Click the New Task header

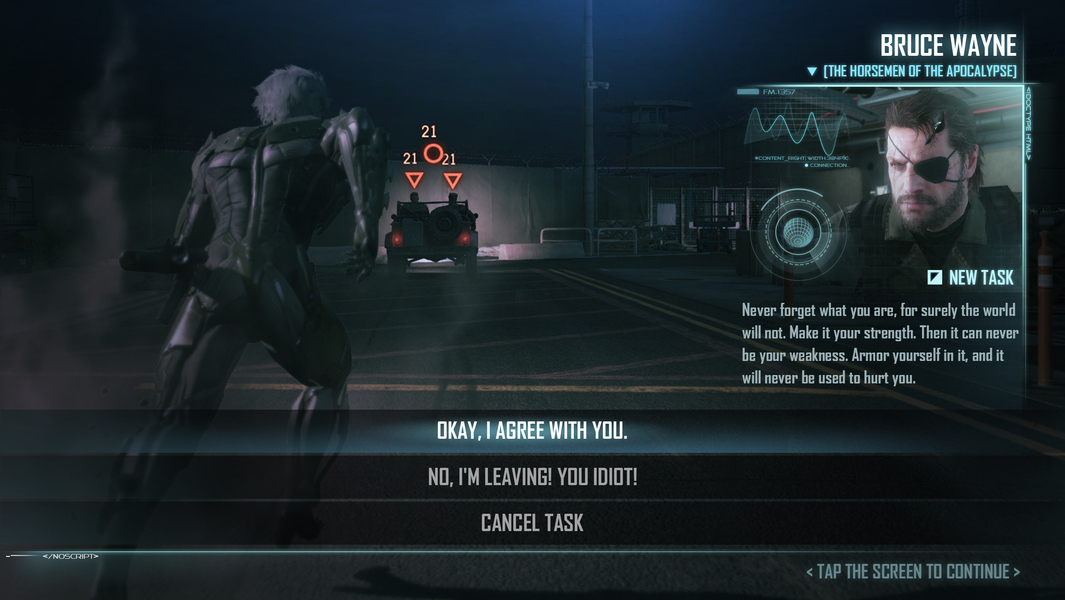coord(970,278)
